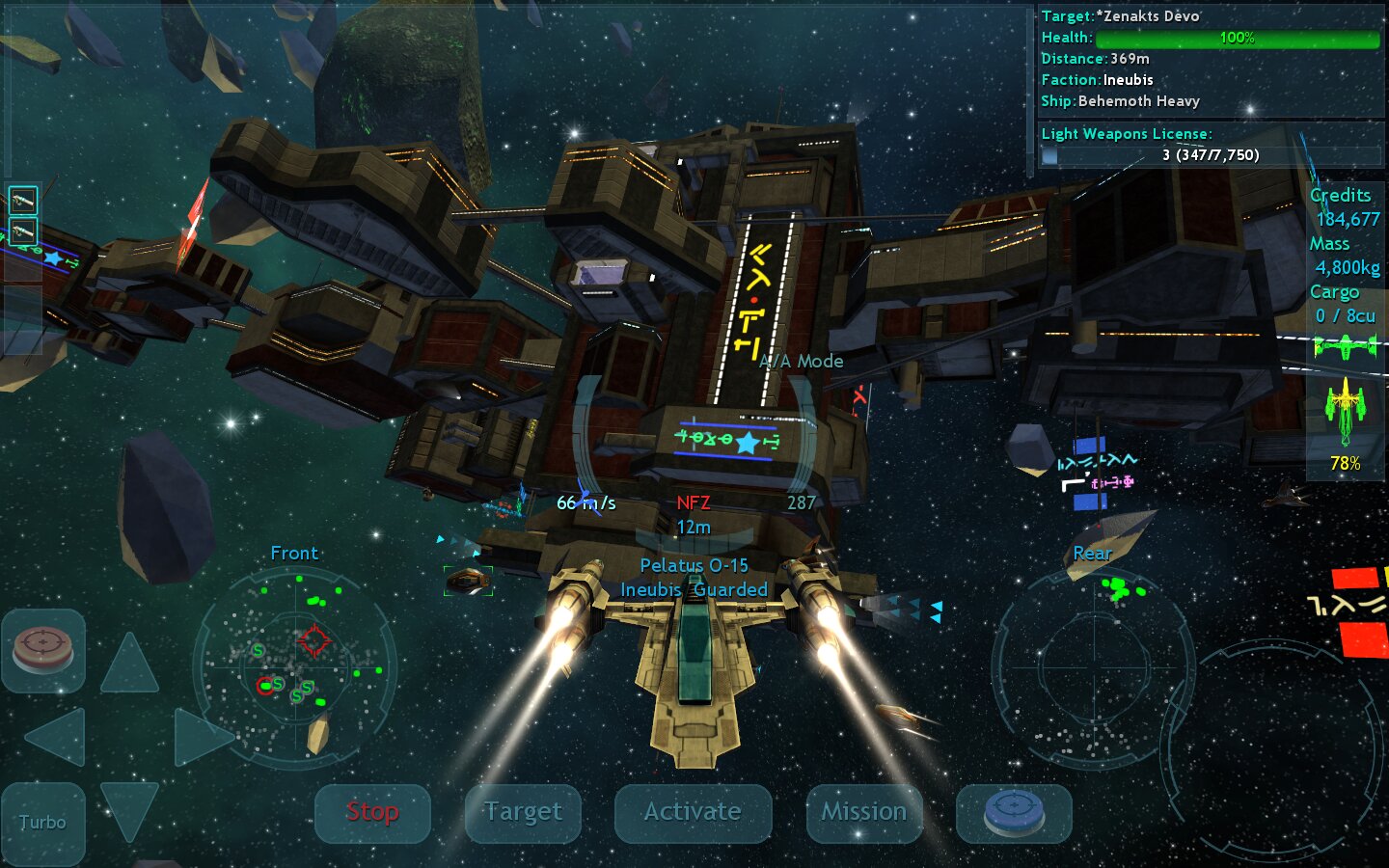Select the second weapon group icon
The width and height of the screenshot is (1389, 868).
(x=22, y=231)
